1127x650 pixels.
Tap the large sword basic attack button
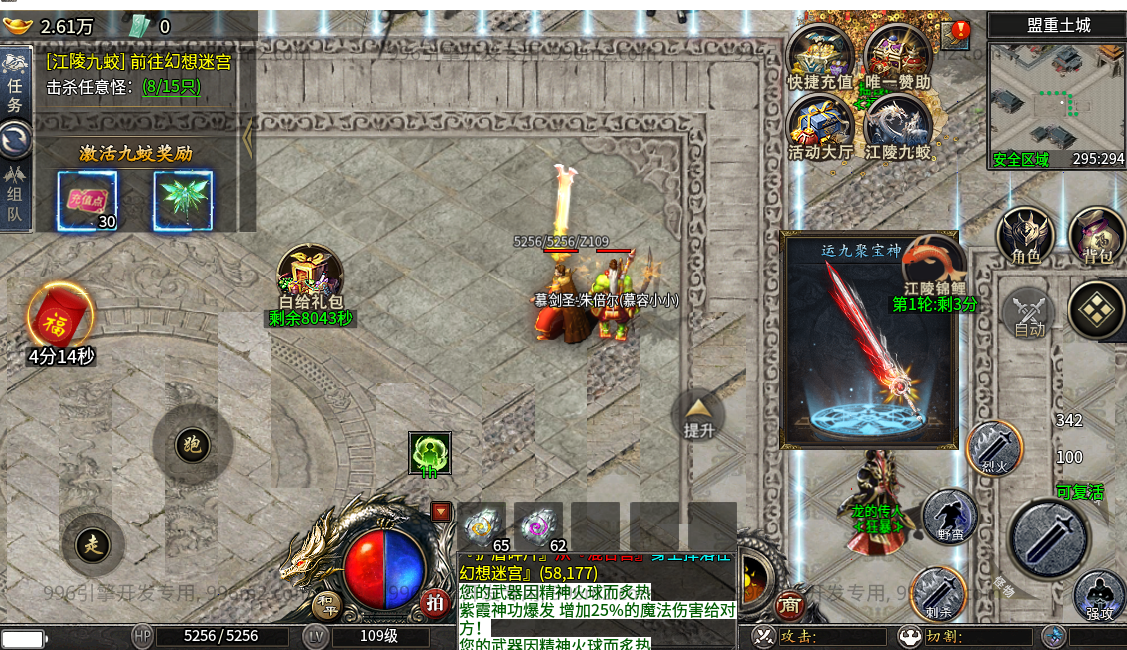[1049, 539]
